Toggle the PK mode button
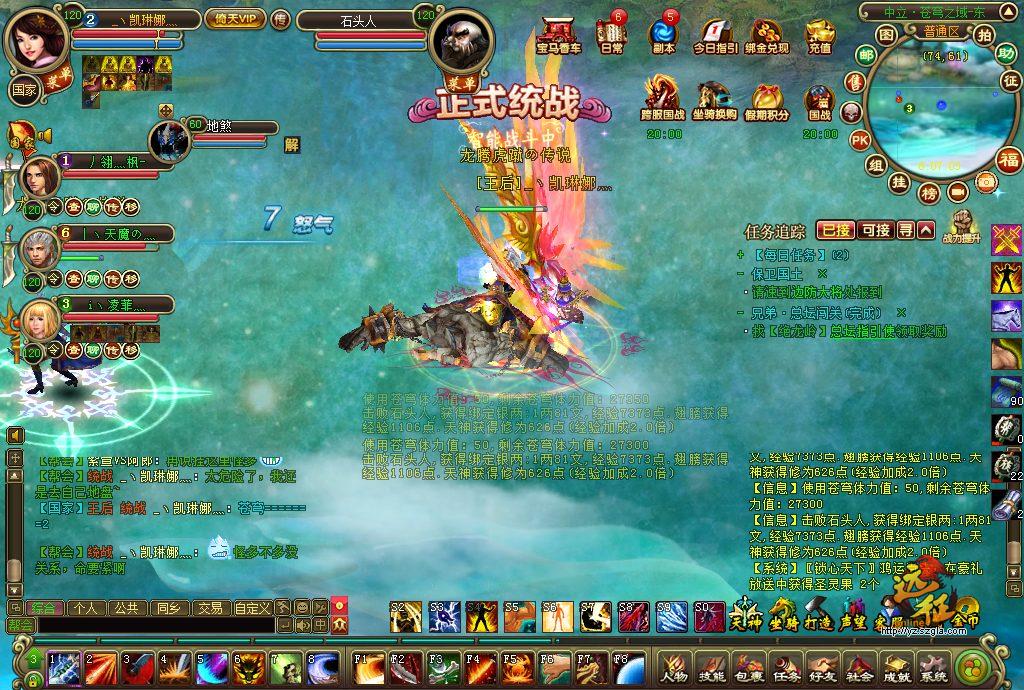Image resolution: width=1024 pixels, height=690 pixels. [x=859, y=140]
